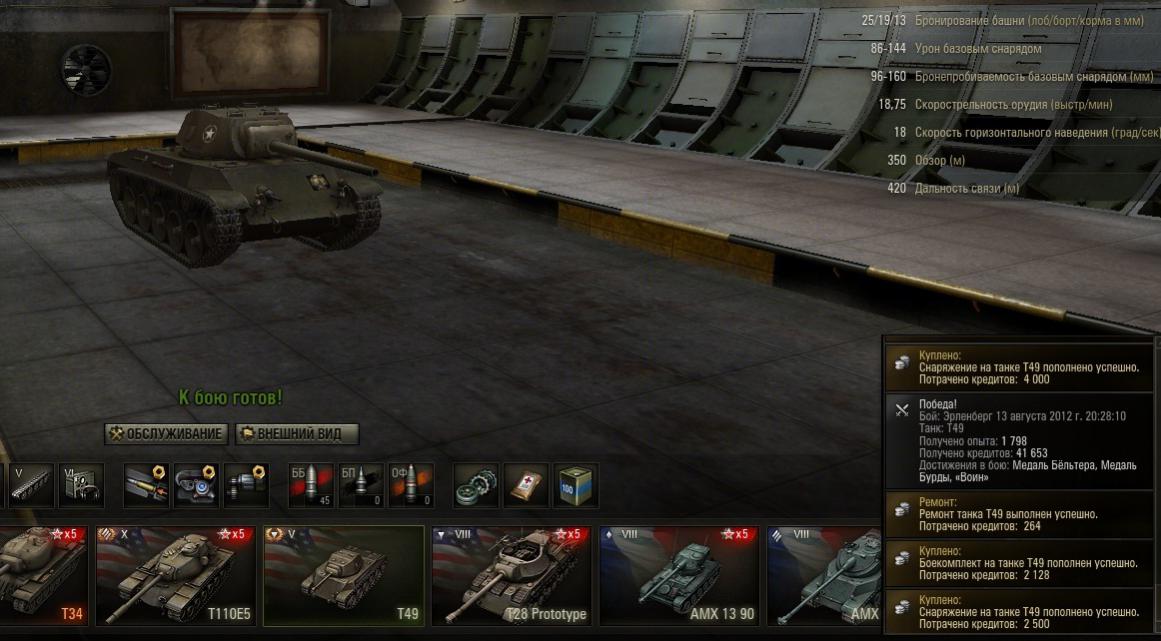Open the Обслуживание service menu
This screenshot has width=1161, height=641.
(164, 434)
